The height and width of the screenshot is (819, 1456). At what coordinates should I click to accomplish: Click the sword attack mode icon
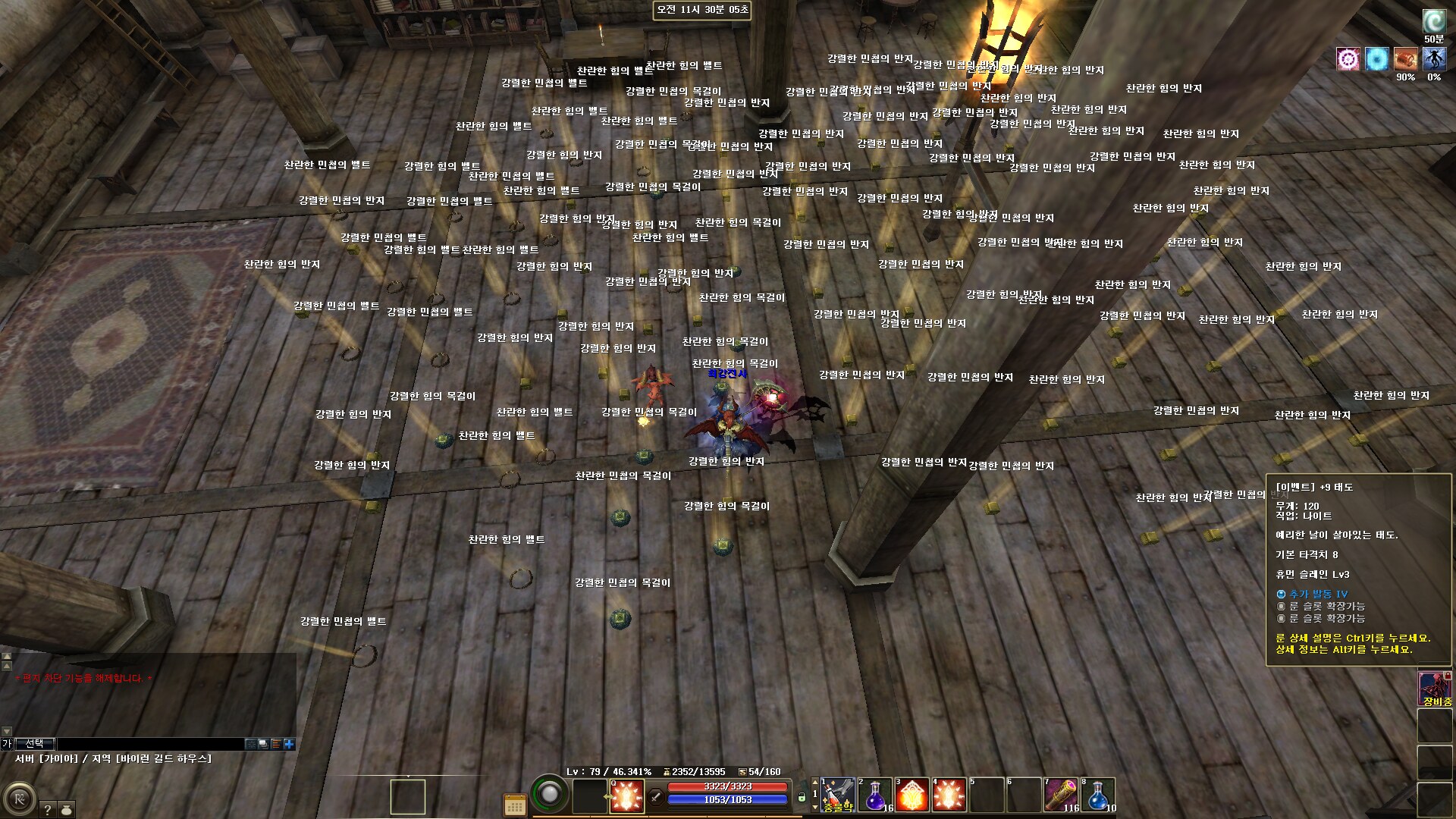click(657, 795)
